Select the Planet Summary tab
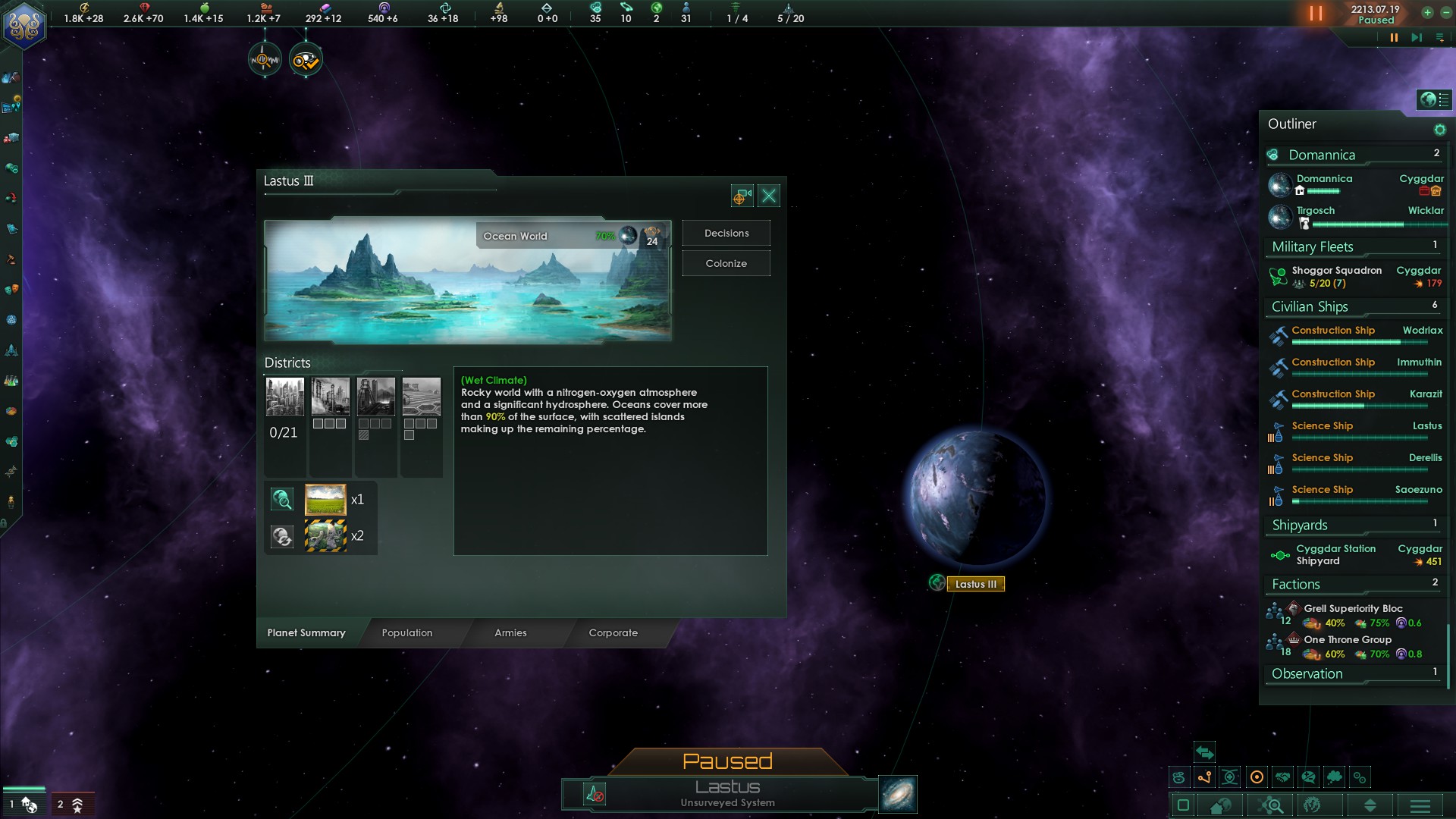 (x=306, y=632)
